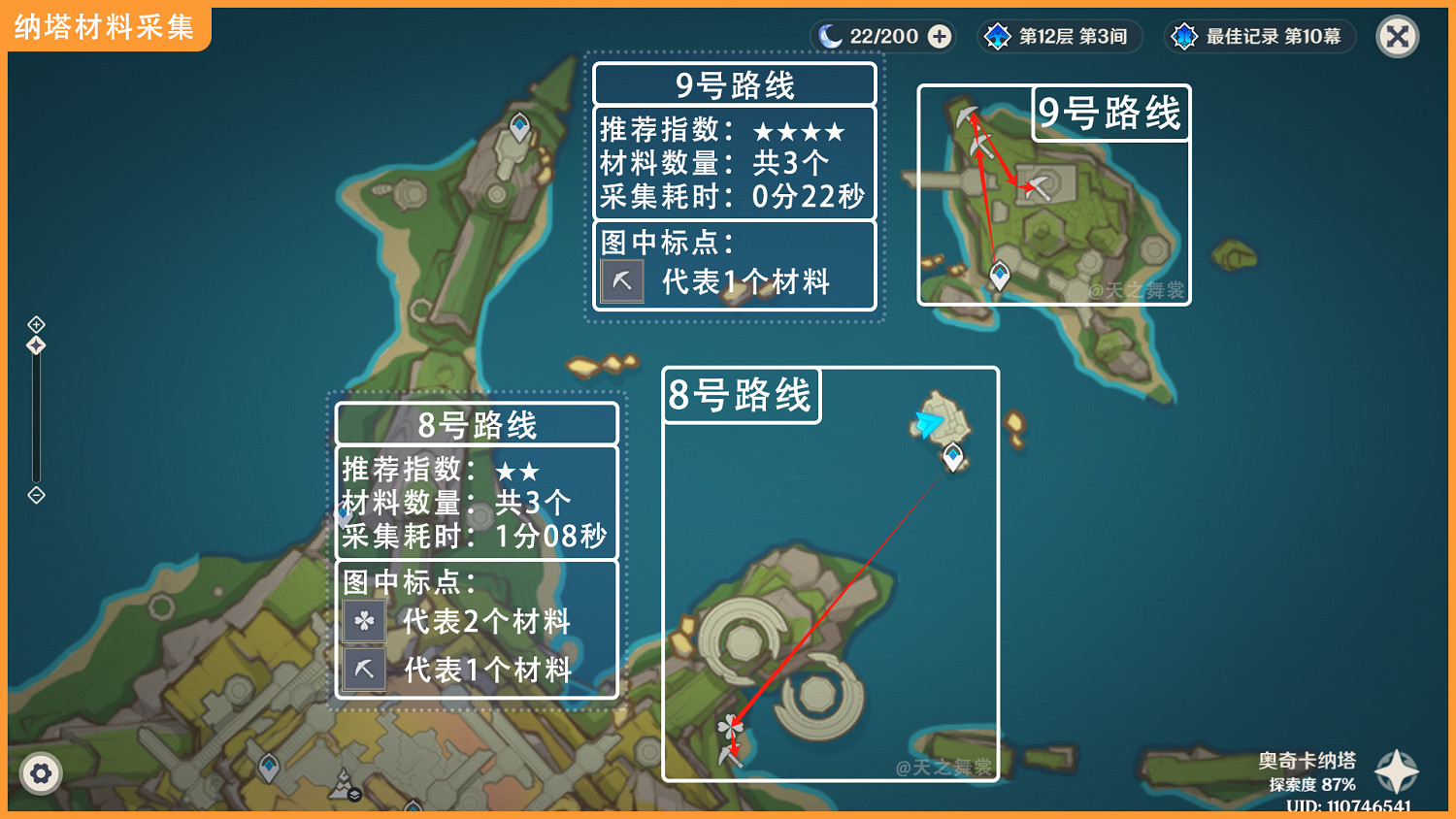The image size is (1456, 819).
Task: Click the teleport waypoint below the 9号路线 pickaxes
Action: click(x=999, y=275)
